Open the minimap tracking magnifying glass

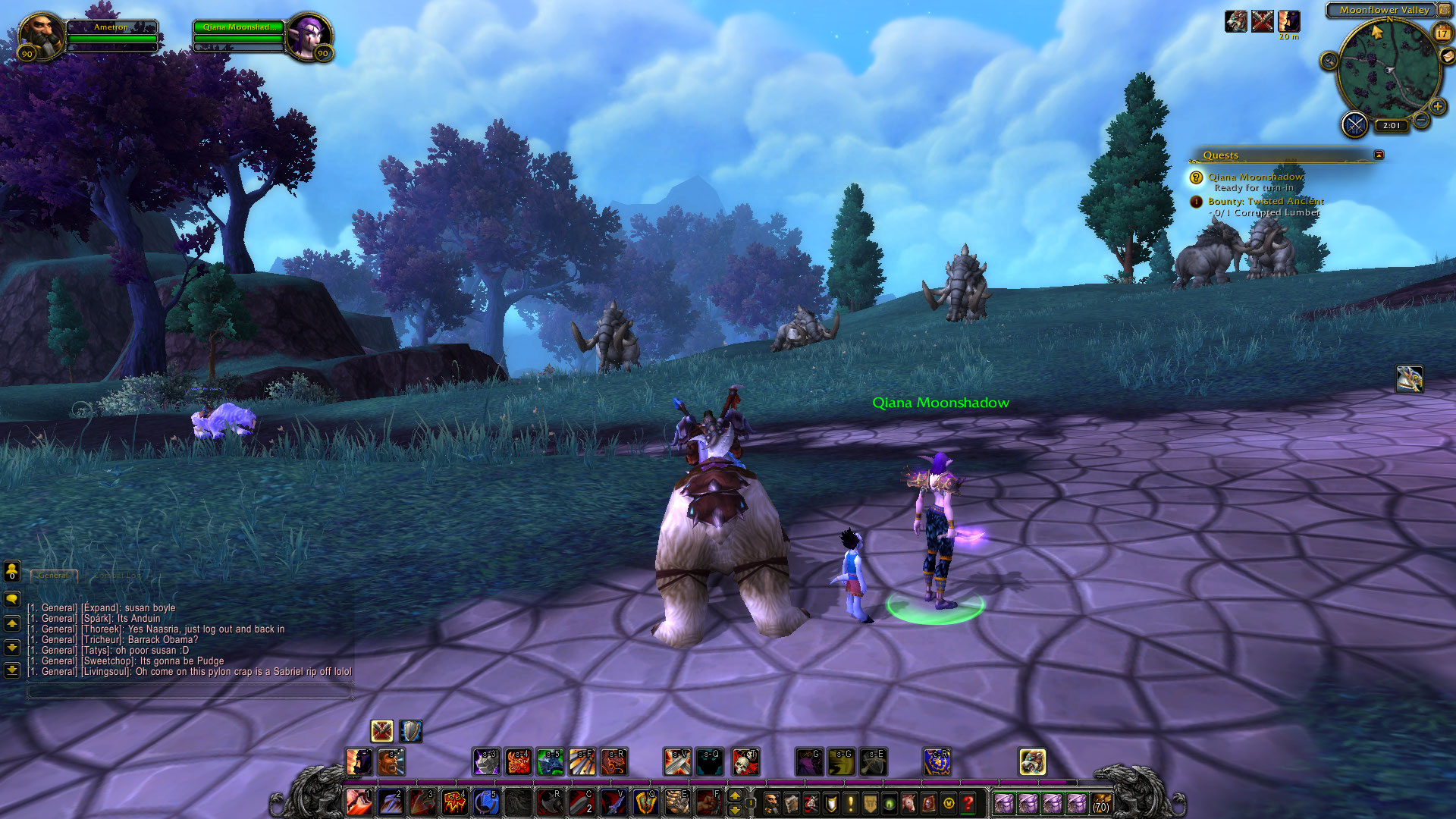click(x=1329, y=61)
